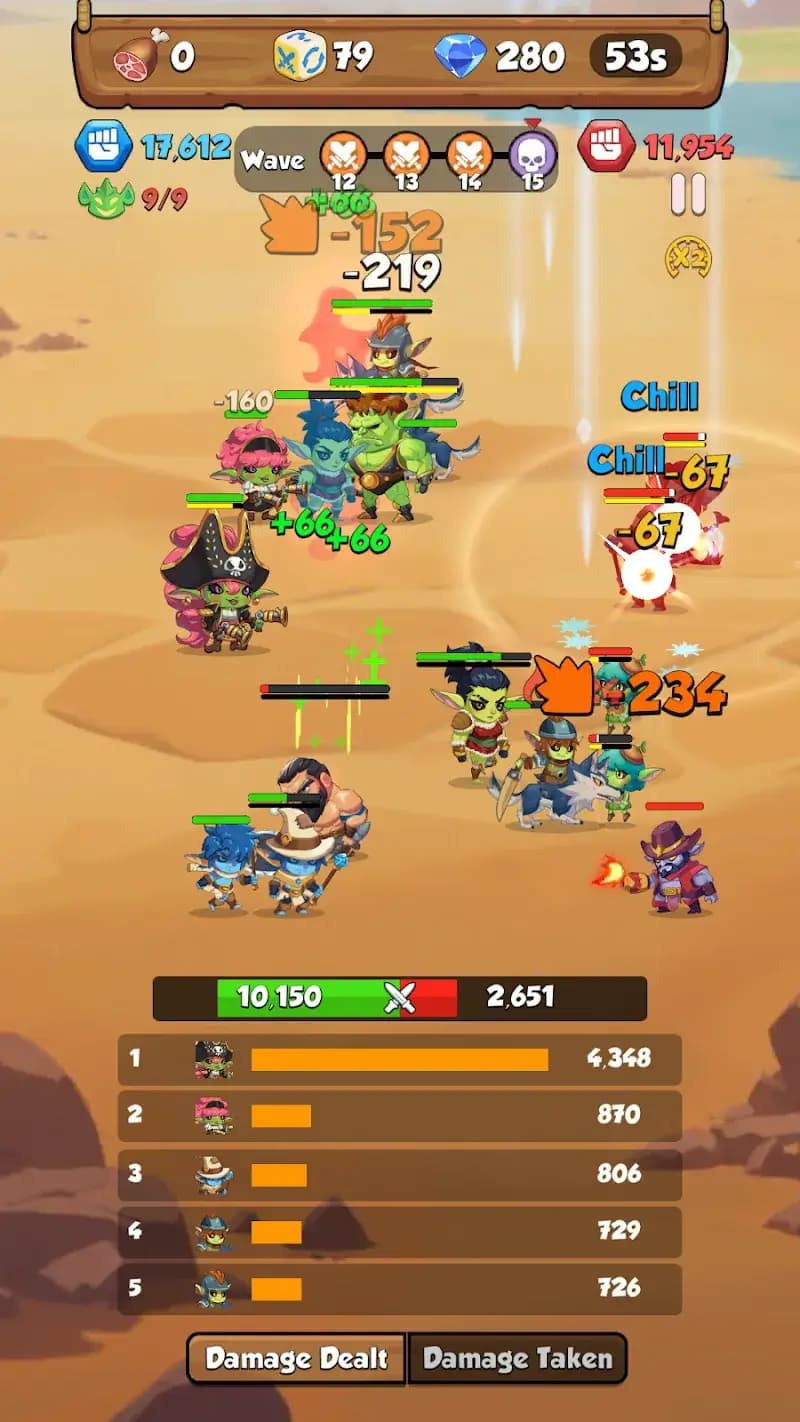Viewport: 800px width, 1422px height.
Task: Toggle the x2 speed button
Action: tap(688, 258)
